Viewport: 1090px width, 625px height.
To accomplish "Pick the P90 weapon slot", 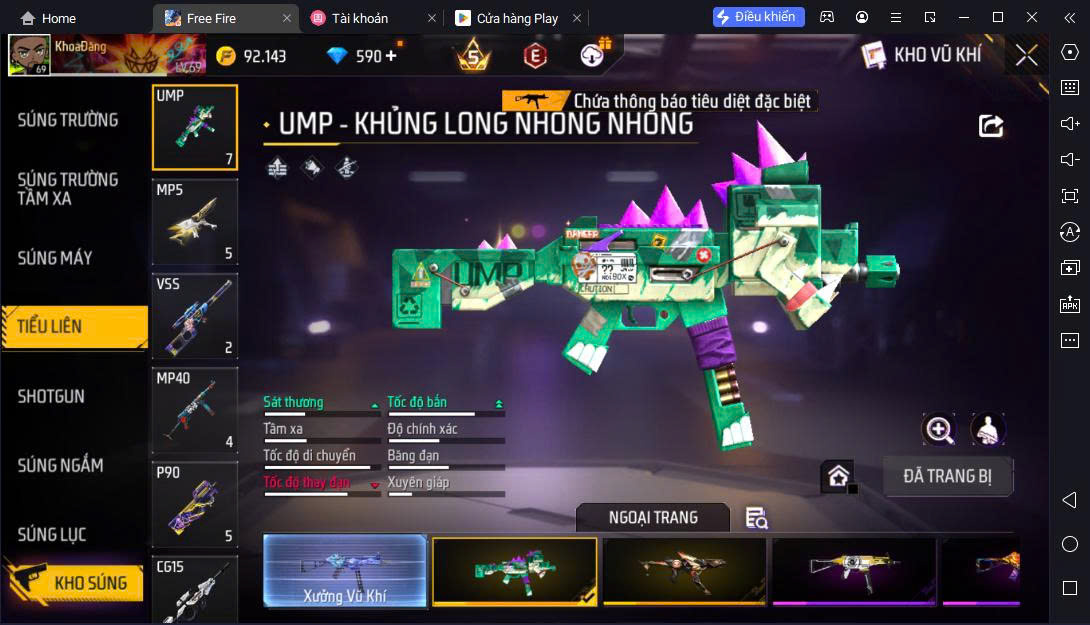I will coord(195,504).
